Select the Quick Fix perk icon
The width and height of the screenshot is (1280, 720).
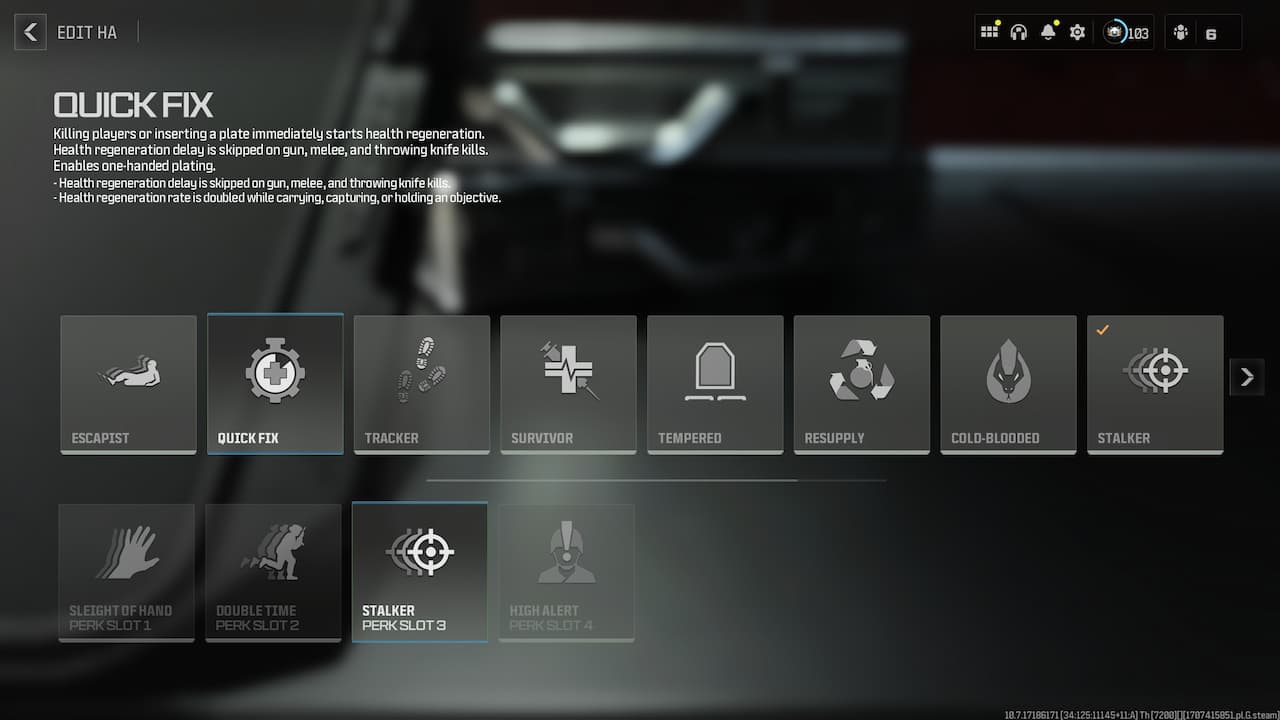tap(275, 383)
